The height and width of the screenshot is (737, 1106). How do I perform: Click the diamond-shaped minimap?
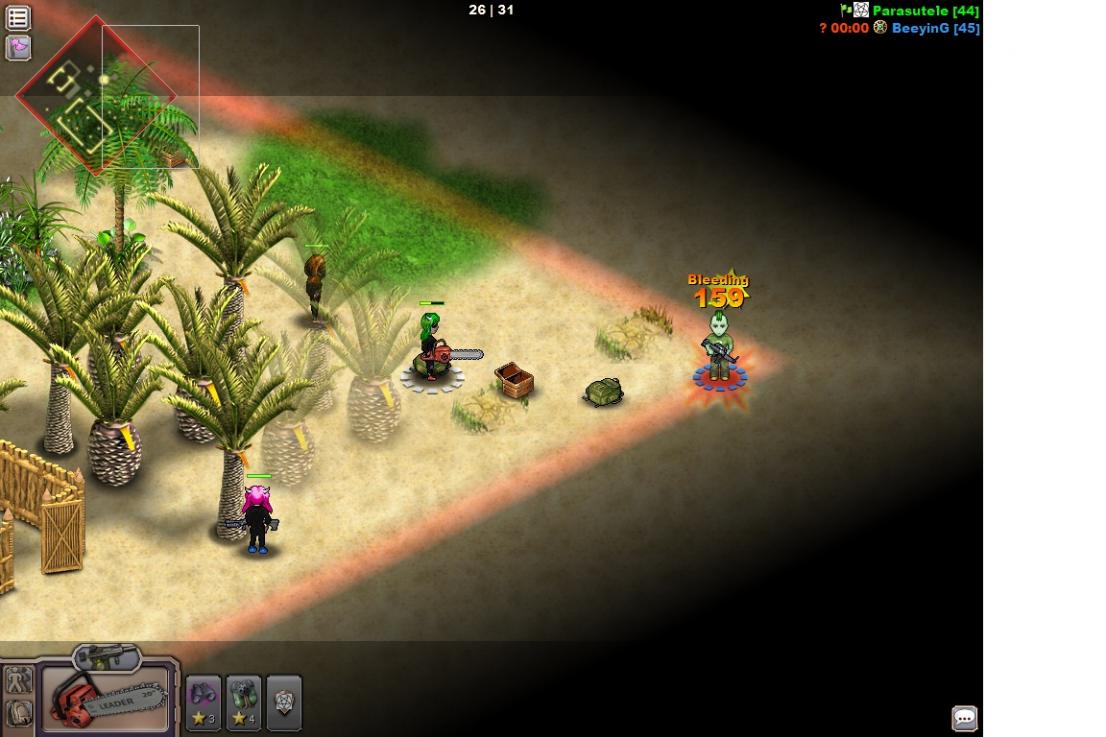94,97
